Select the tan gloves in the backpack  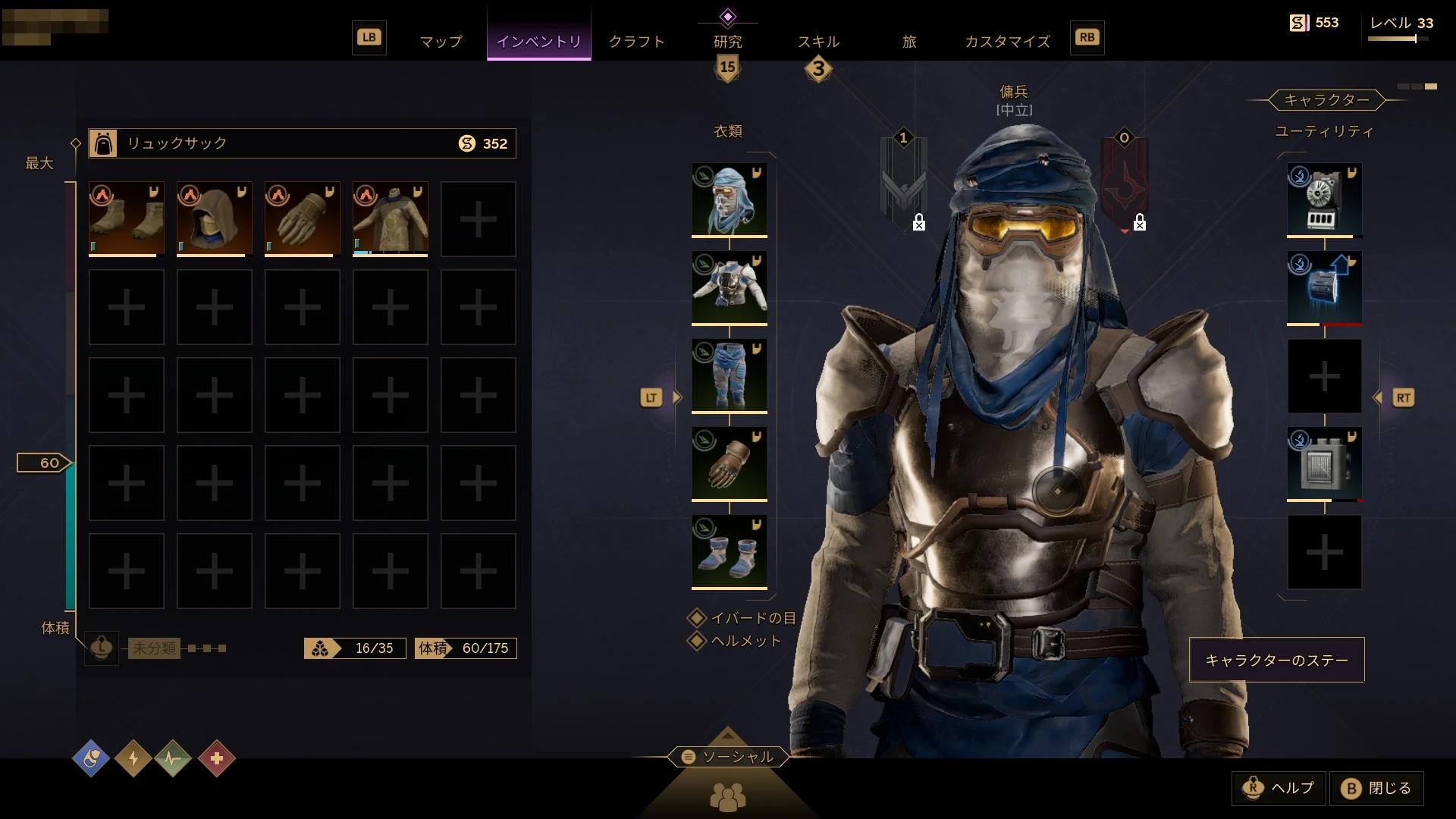[303, 219]
